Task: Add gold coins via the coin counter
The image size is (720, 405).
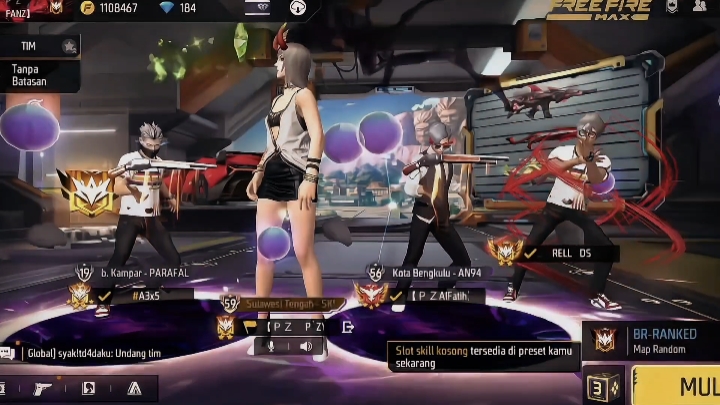Action: coord(108,8)
